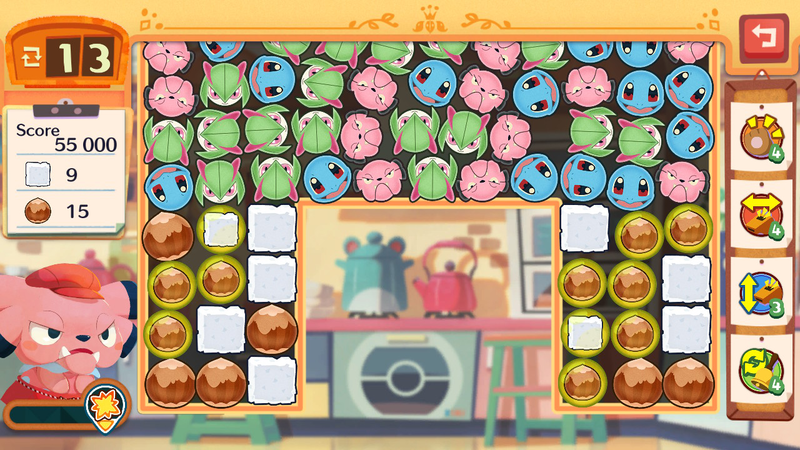Use the first power-up with the brown round icon
This screenshot has height=450, width=800.
point(760,137)
